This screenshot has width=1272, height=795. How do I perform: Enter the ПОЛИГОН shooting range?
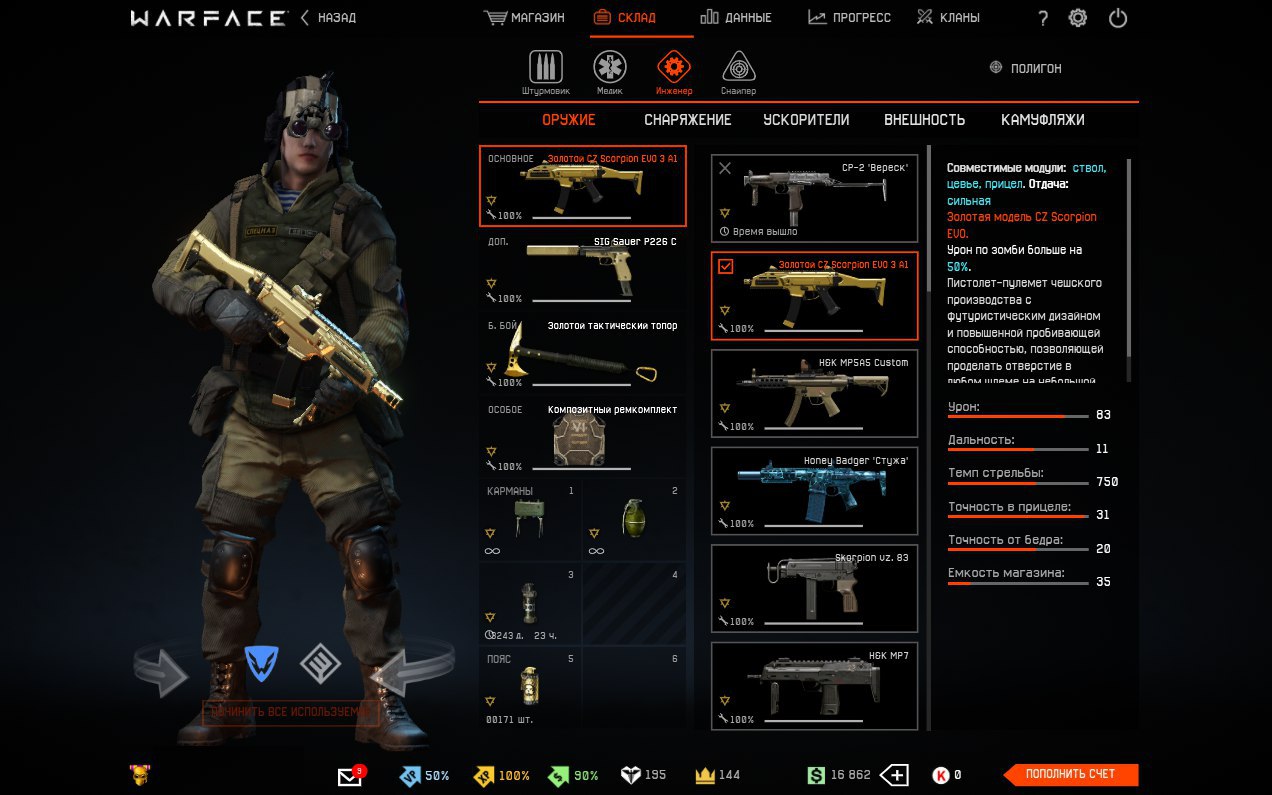click(1025, 68)
